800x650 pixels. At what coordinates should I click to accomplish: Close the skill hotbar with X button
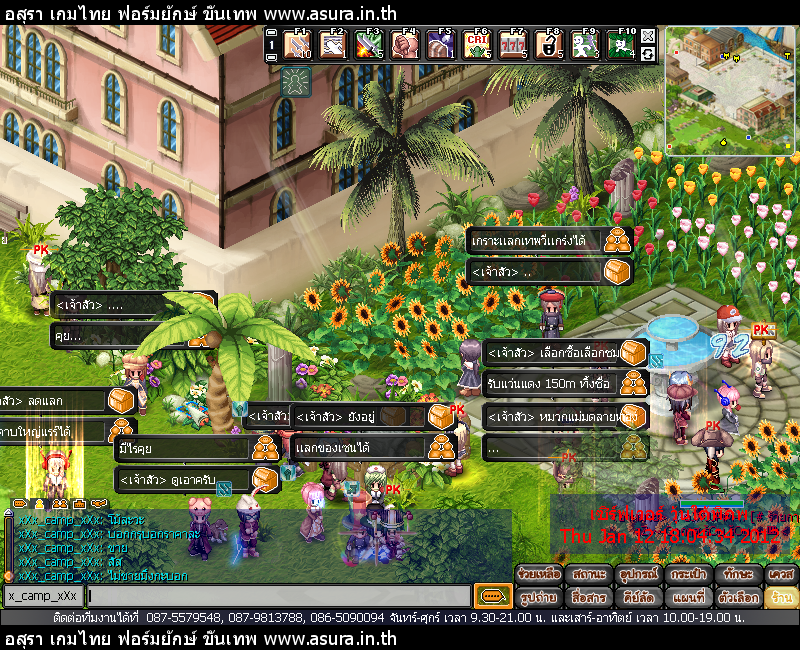648,37
